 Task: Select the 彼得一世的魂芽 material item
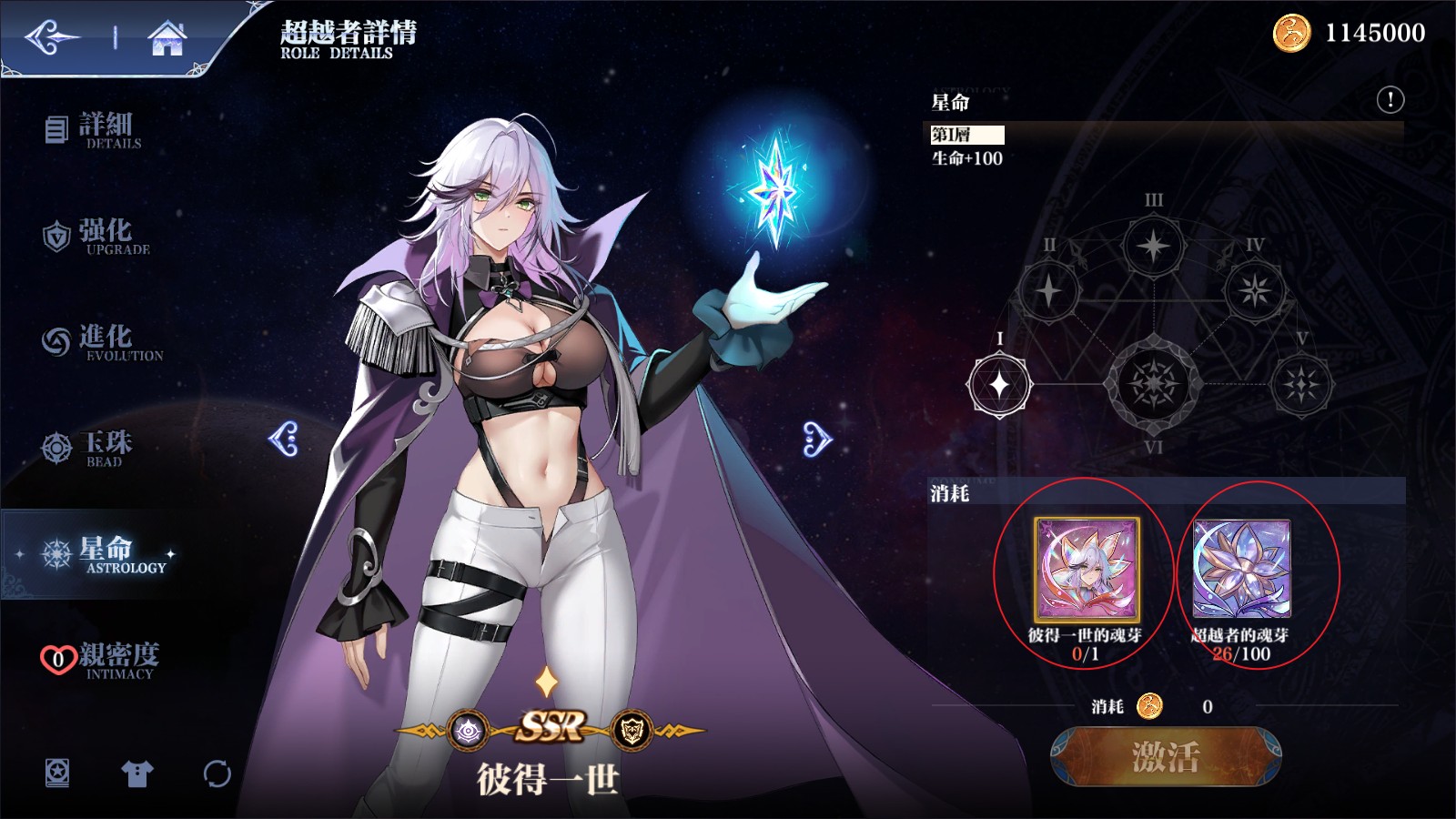(1086, 570)
